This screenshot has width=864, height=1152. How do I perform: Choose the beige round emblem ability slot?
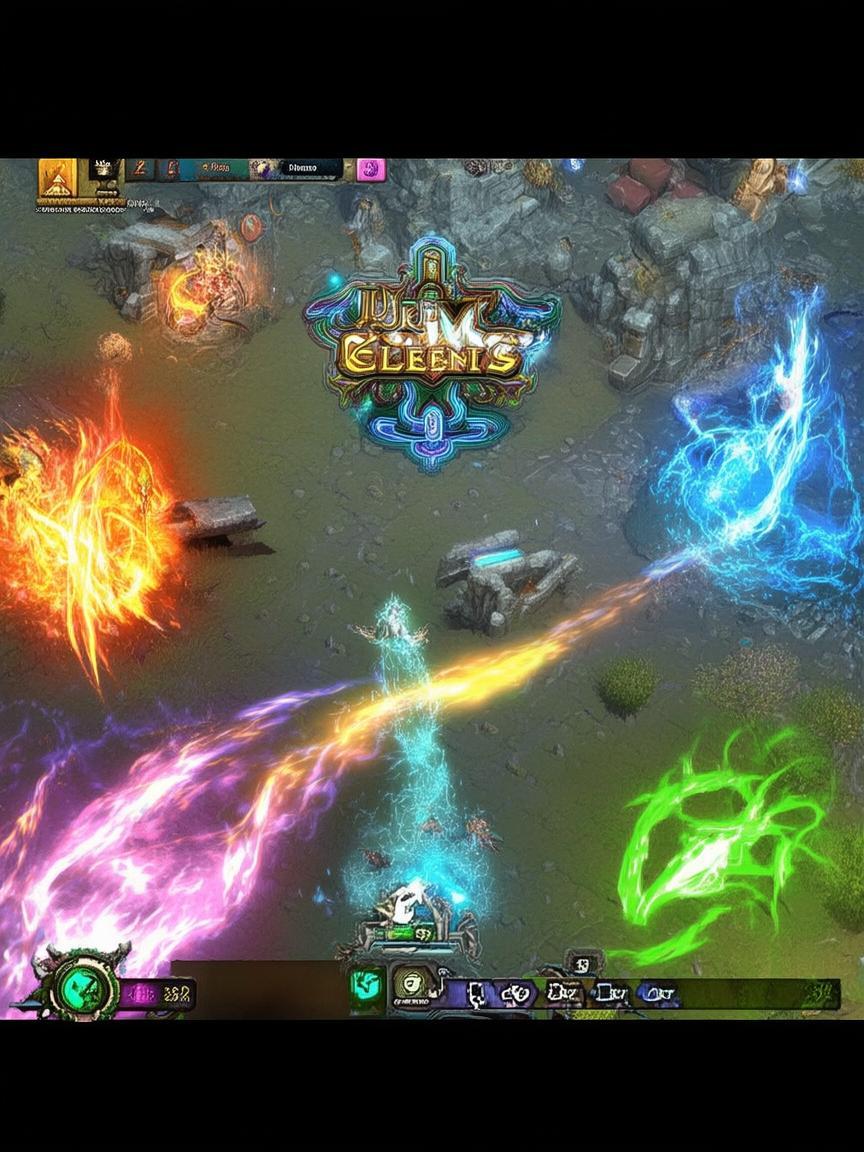(408, 983)
